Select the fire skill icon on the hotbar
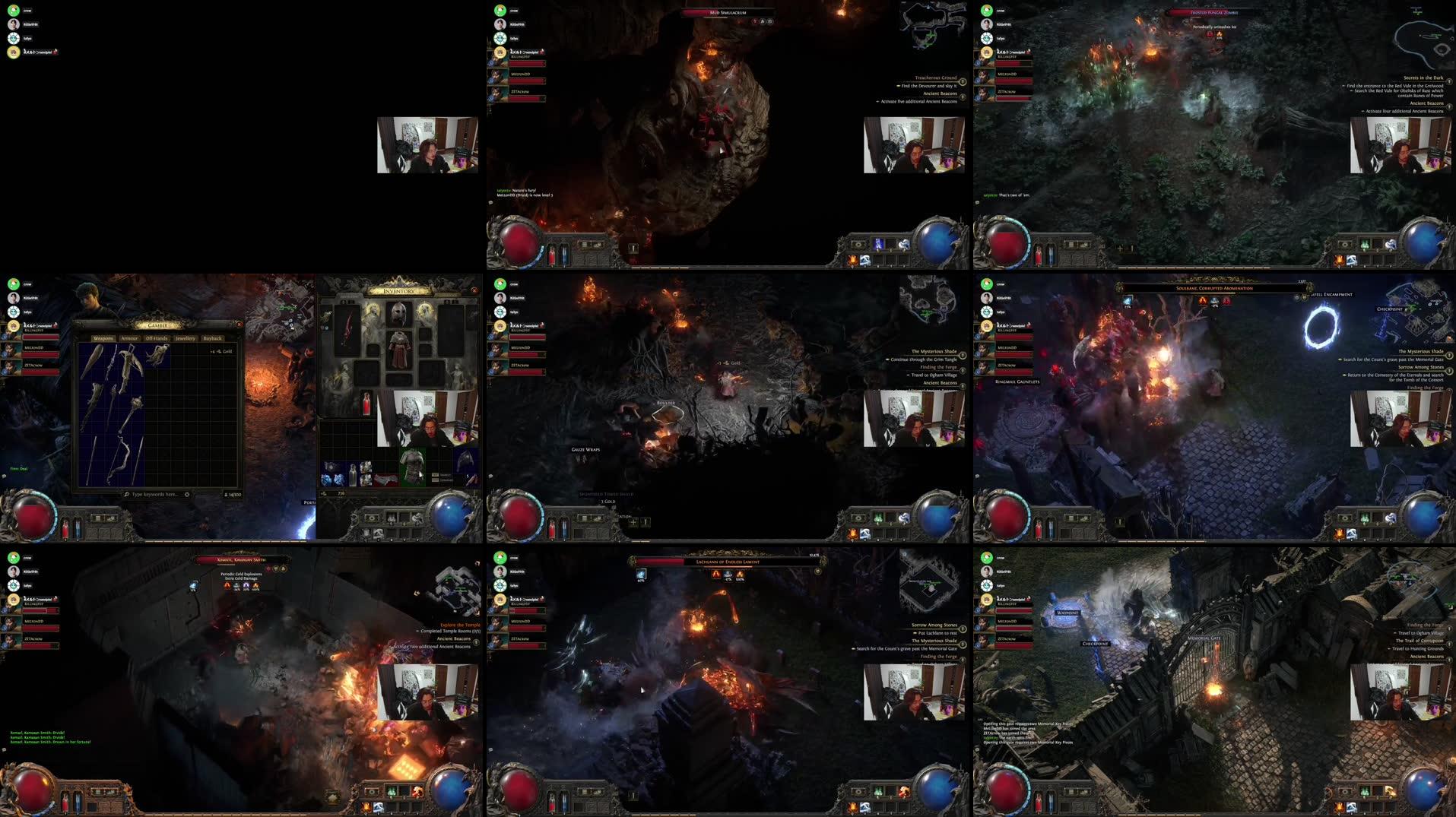 tap(852, 808)
